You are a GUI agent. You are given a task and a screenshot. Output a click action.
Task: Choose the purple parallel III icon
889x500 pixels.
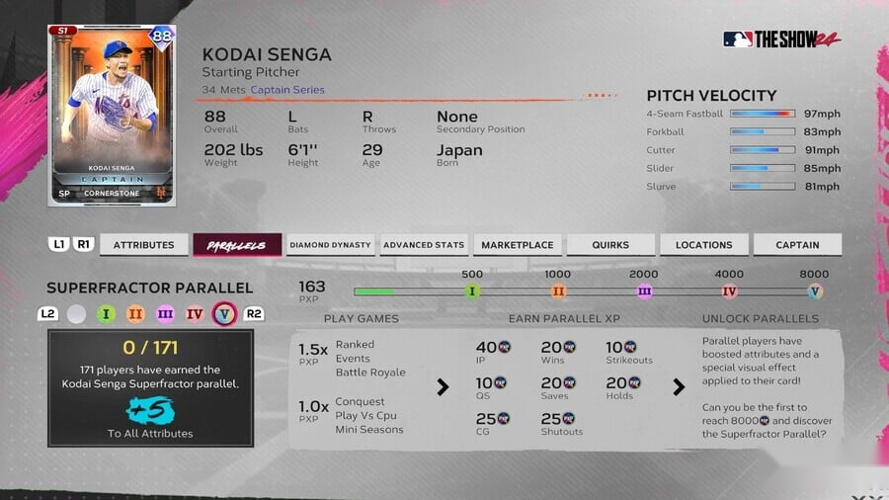coord(165,314)
